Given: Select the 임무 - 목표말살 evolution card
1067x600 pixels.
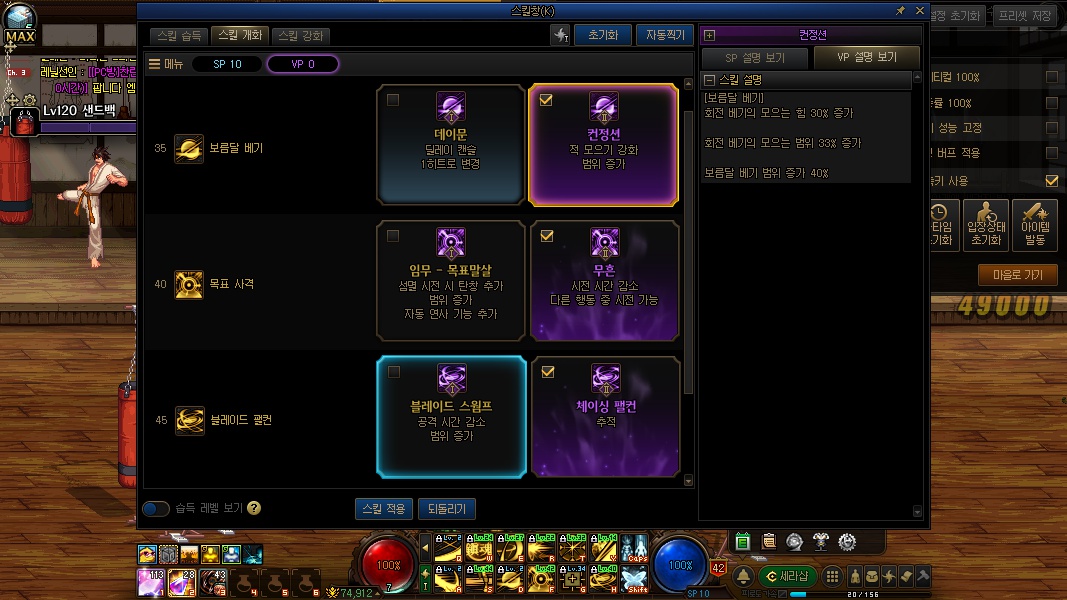Looking at the screenshot, I should click(x=451, y=281).
